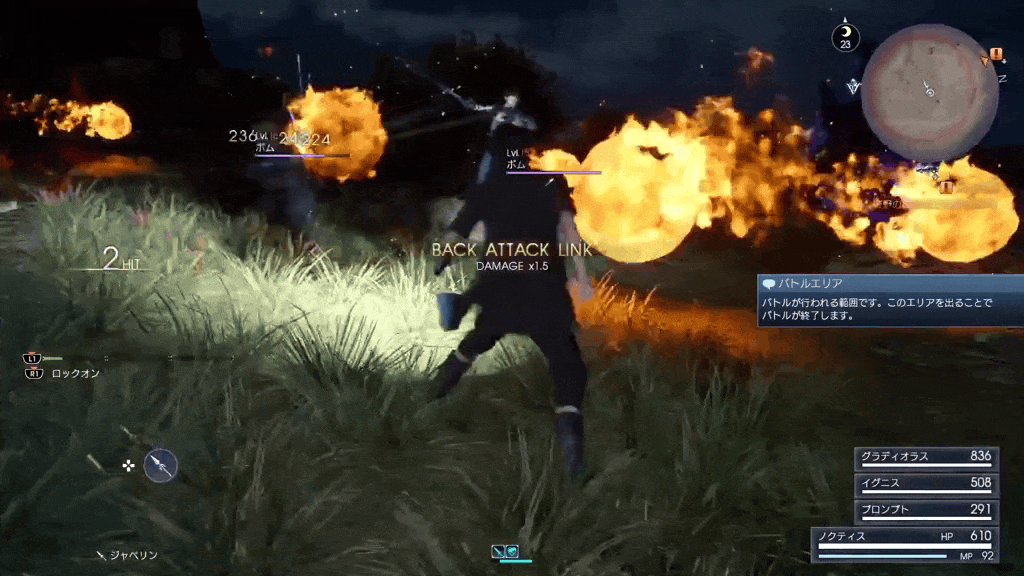Viewport: 1024px width, 576px height.
Task: Click the orange quest marker beside the minimap
Action: [996, 54]
